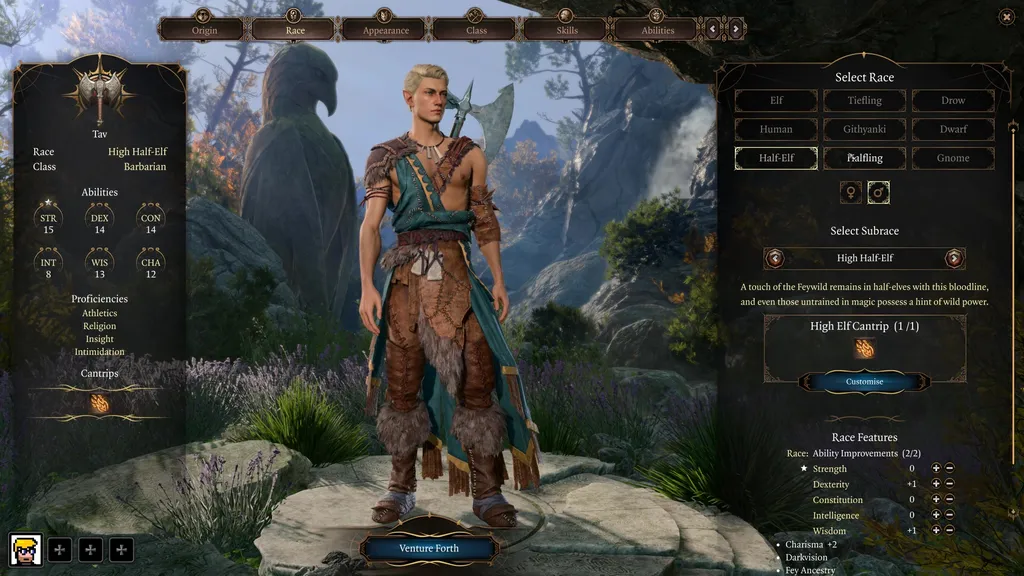The height and width of the screenshot is (576, 1024).
Task: Select the female body type symbol
Action: (x=851, y=192)
